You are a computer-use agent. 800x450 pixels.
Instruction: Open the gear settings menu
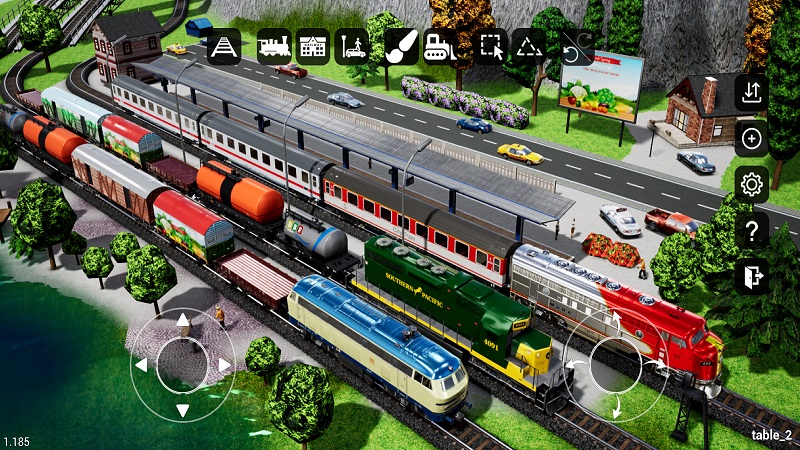coord(751,185)
